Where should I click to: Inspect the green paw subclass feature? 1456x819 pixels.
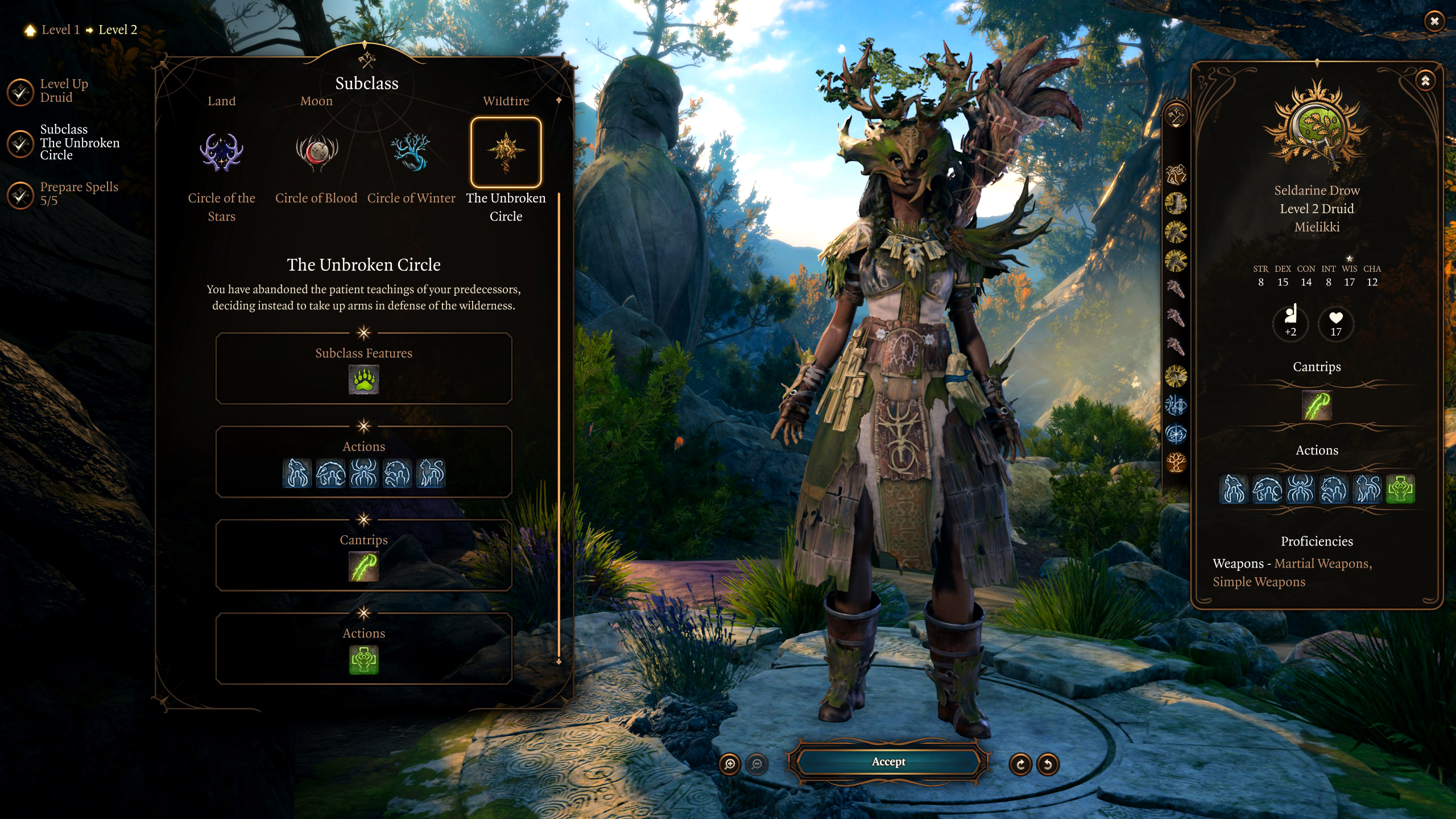tap(363, 380)
